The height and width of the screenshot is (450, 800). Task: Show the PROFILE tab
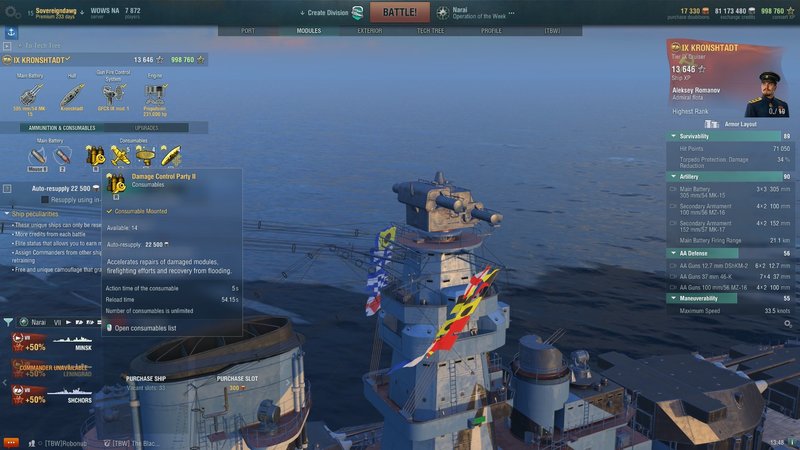(x=491, y=31)
